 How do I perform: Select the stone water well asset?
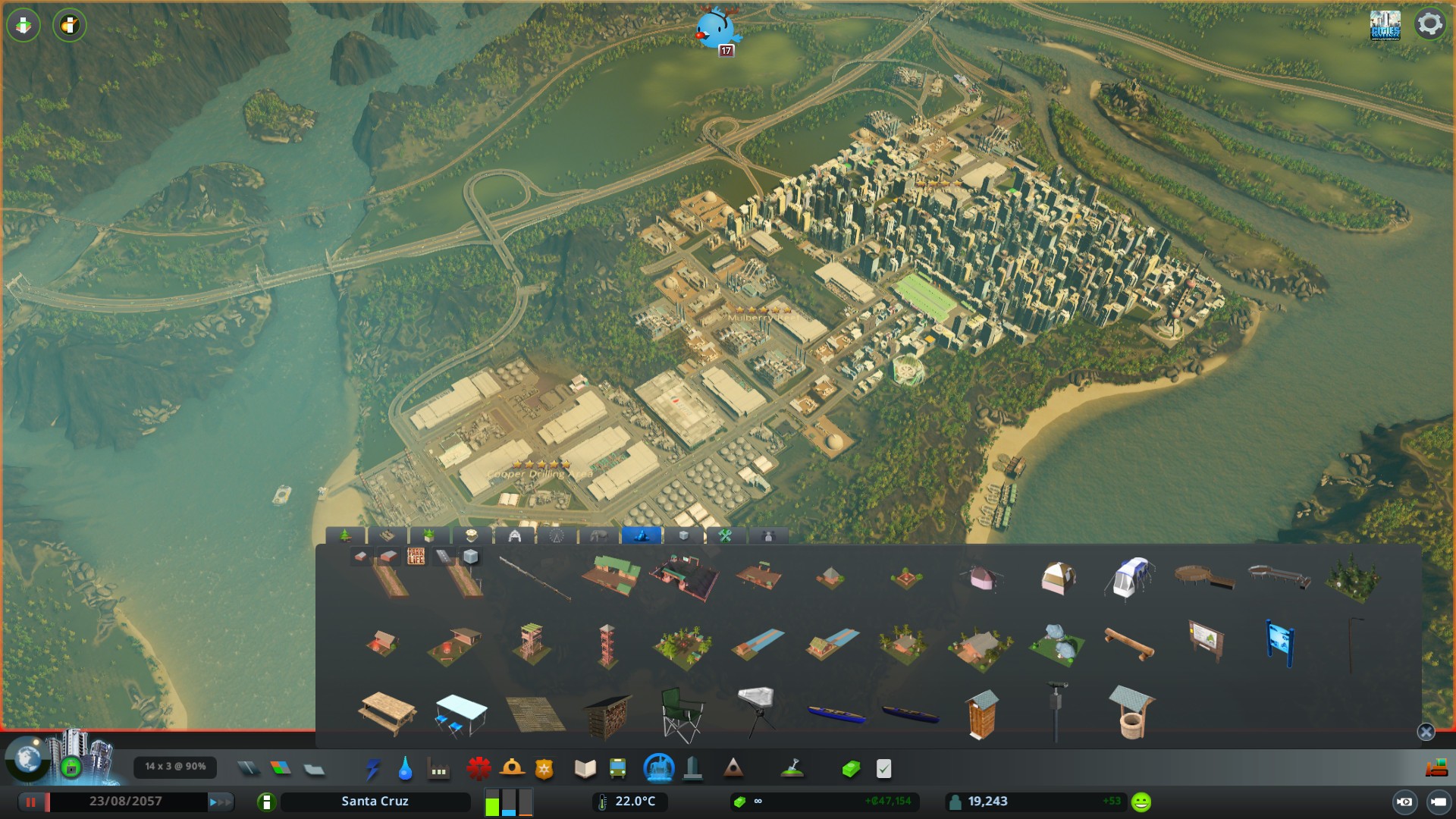click(1131, 713)
